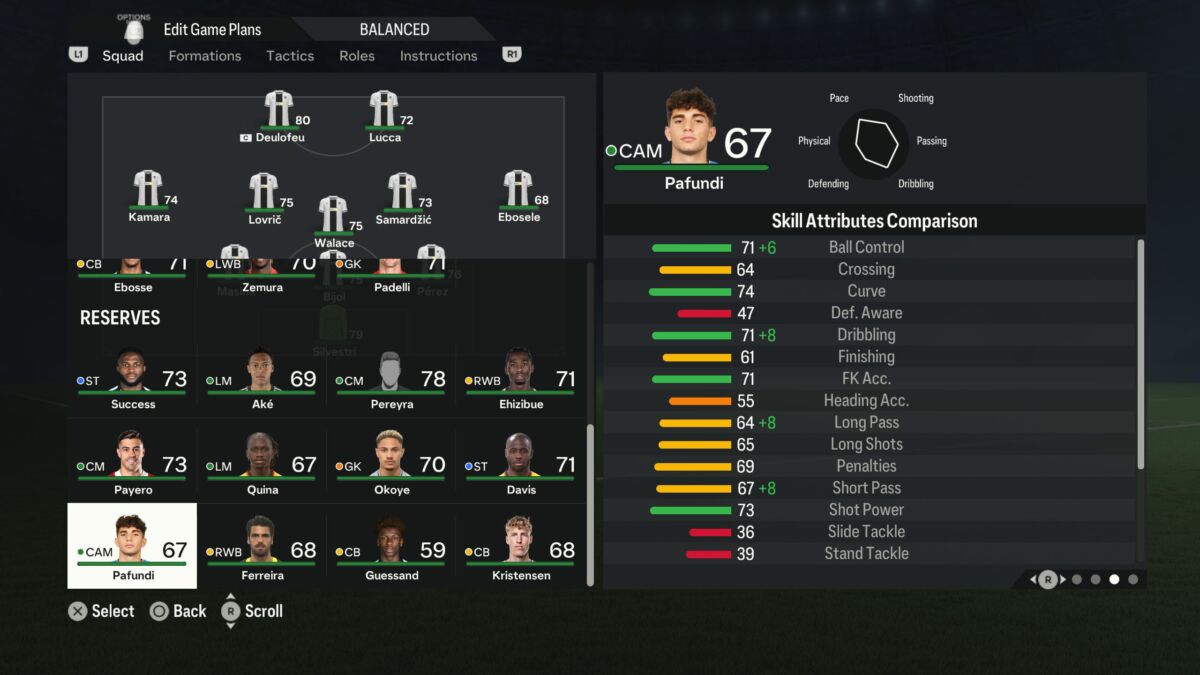Image resolution: width=1200 pixels, height=675 pixels.
Task: Select Lovrič in midfield
Action: tap(265, 198)
